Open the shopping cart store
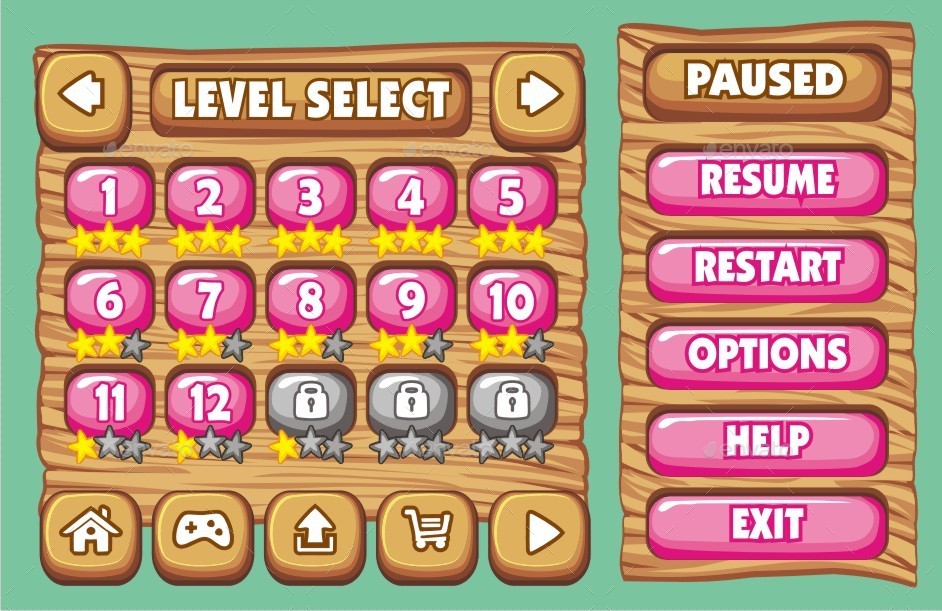 point(427,531)
